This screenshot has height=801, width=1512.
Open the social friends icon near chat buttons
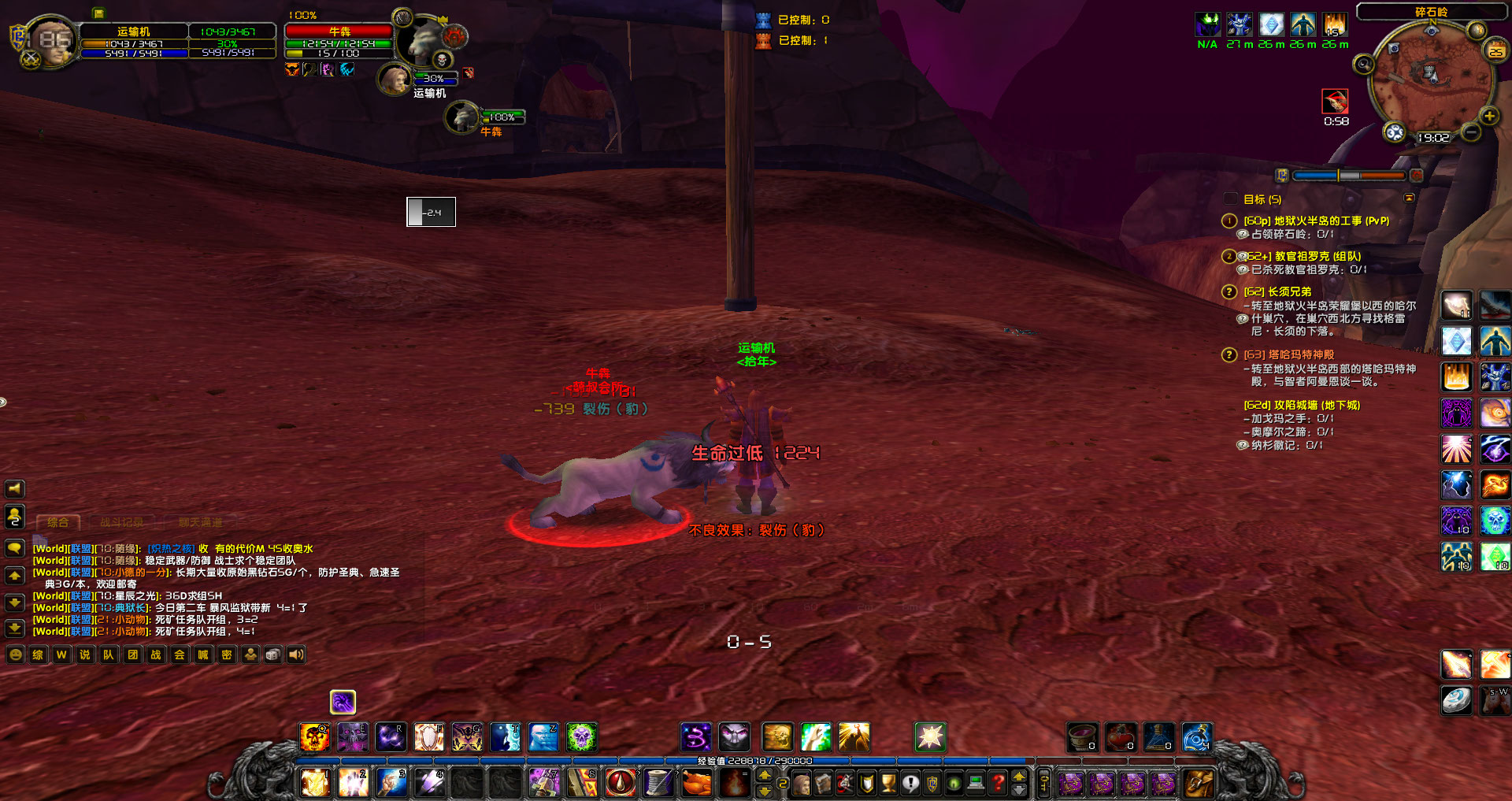point(250,654)
